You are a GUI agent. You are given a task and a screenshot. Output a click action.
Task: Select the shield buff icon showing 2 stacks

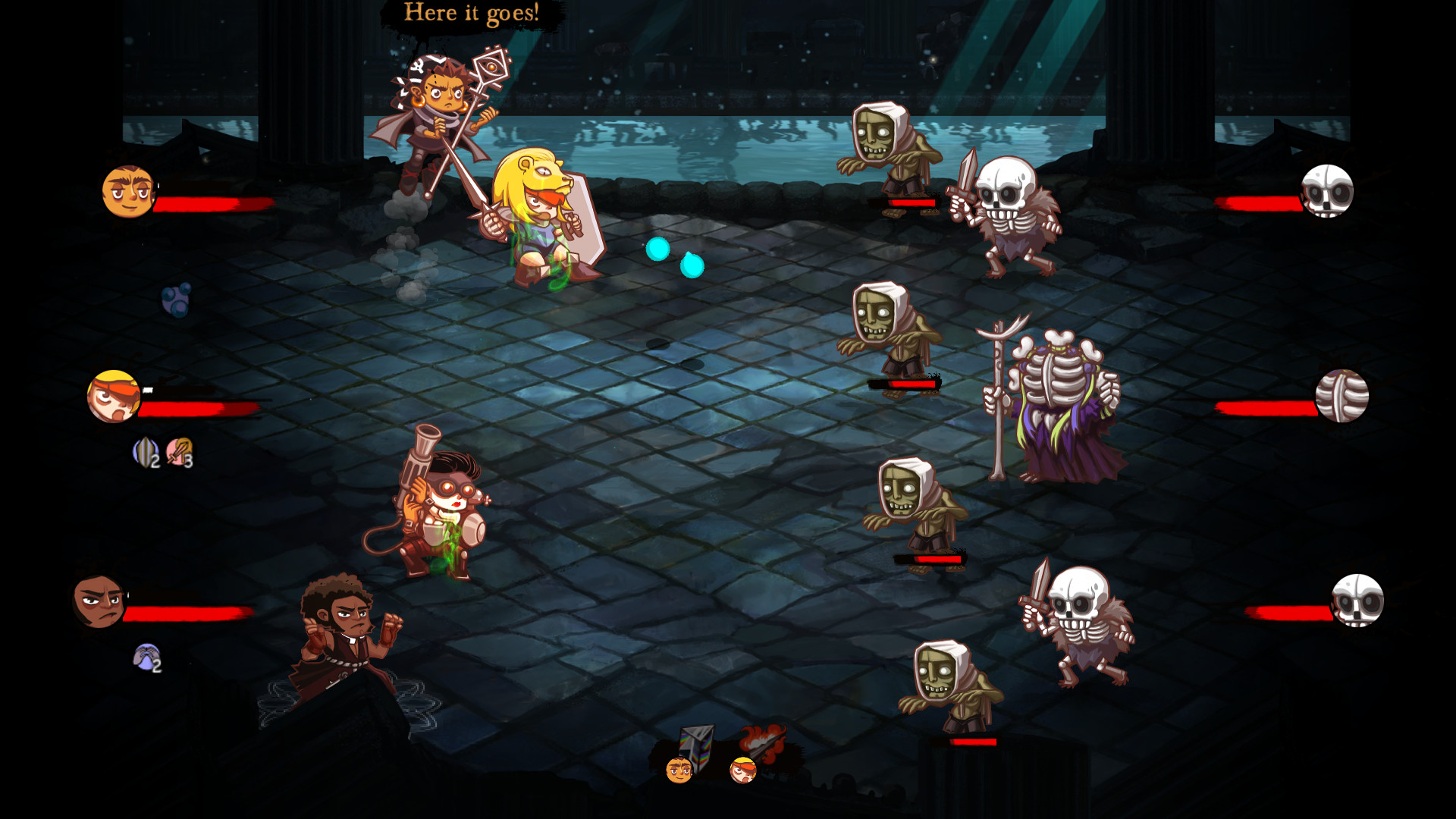pyautogui.click(x=144, y=453)
